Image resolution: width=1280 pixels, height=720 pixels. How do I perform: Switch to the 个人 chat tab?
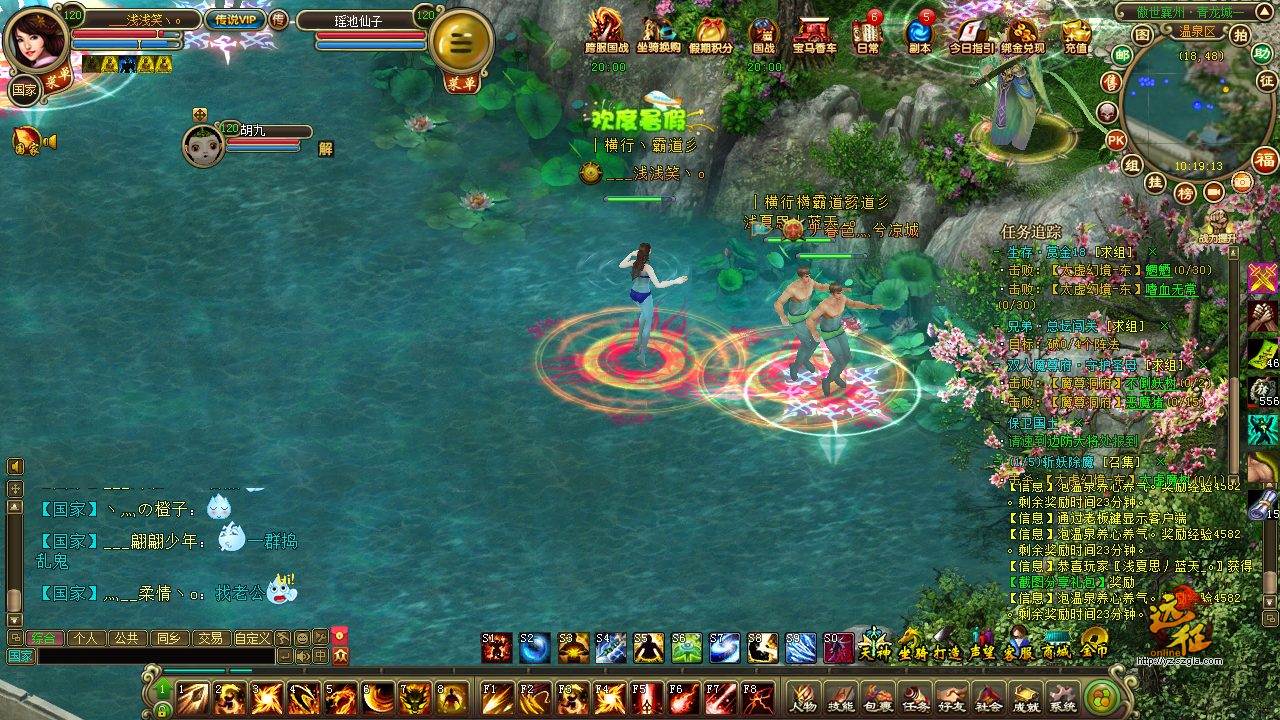click(x=86, y=638)
